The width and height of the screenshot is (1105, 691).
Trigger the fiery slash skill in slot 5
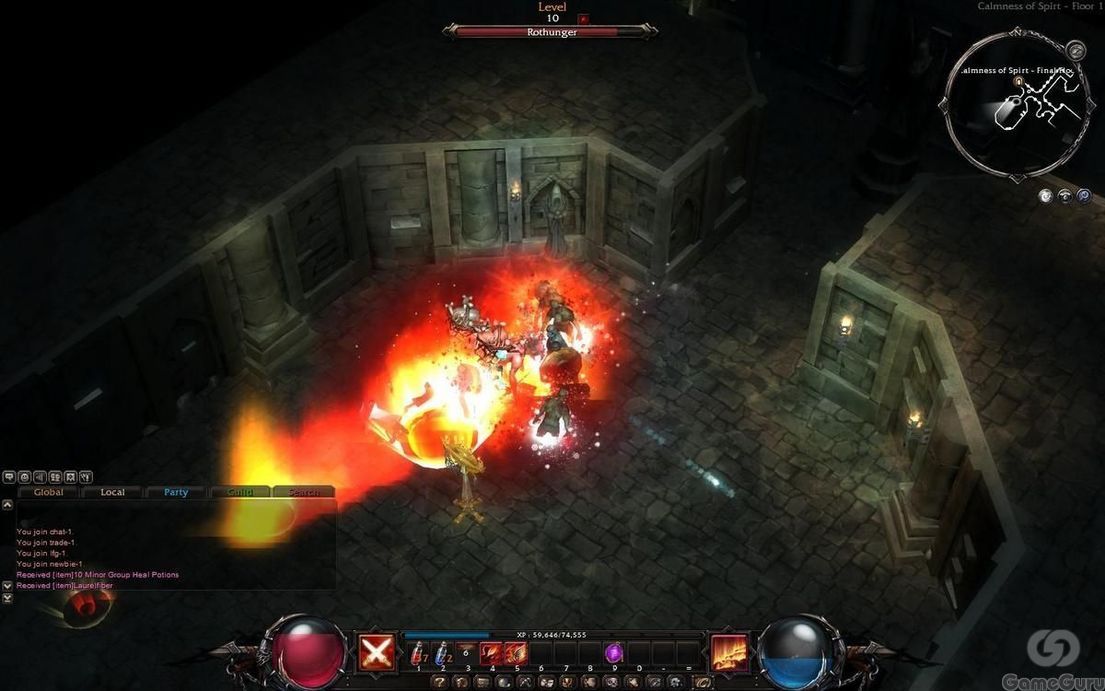point(516,653)
